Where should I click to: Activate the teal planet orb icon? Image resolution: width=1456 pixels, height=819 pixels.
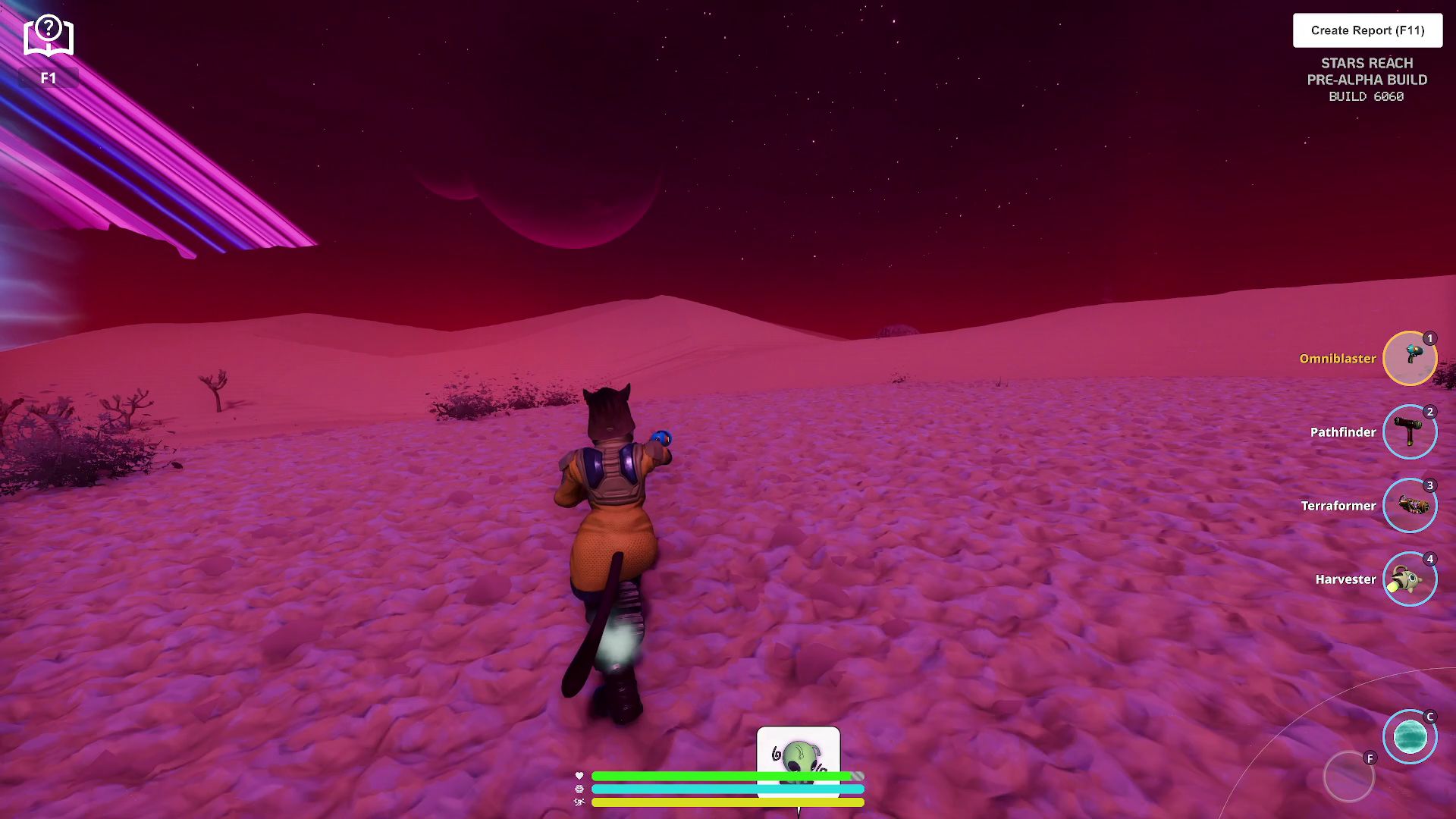1410,736
